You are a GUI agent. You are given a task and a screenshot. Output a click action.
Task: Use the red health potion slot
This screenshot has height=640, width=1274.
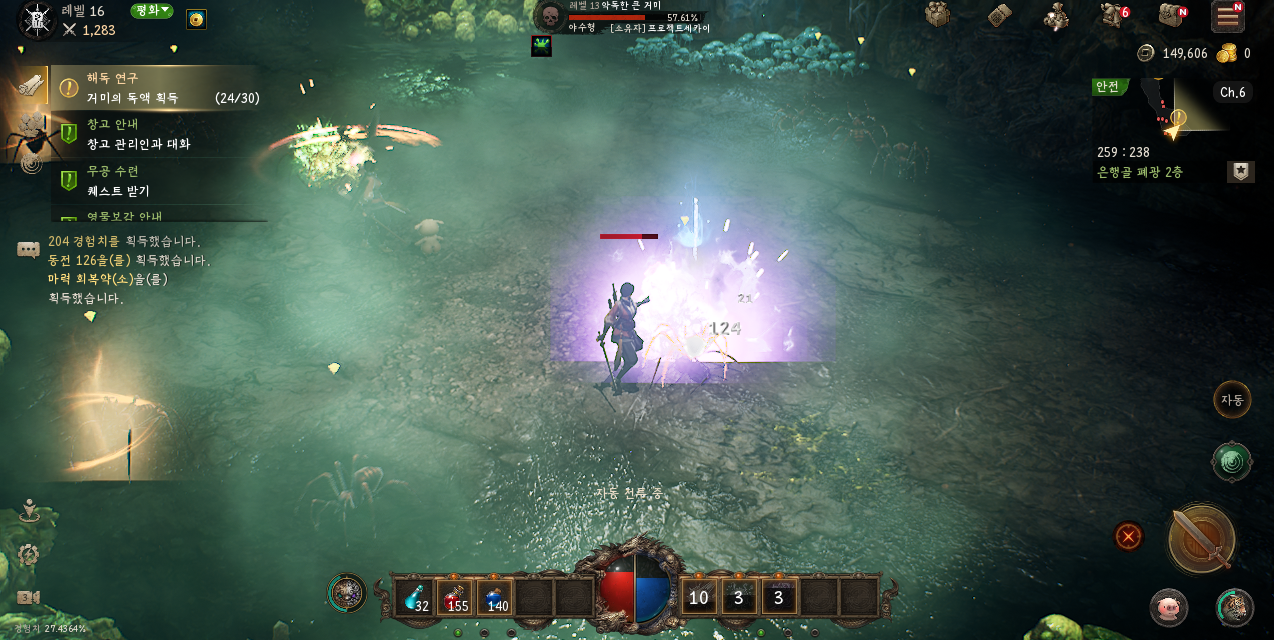tap(455, 597)
